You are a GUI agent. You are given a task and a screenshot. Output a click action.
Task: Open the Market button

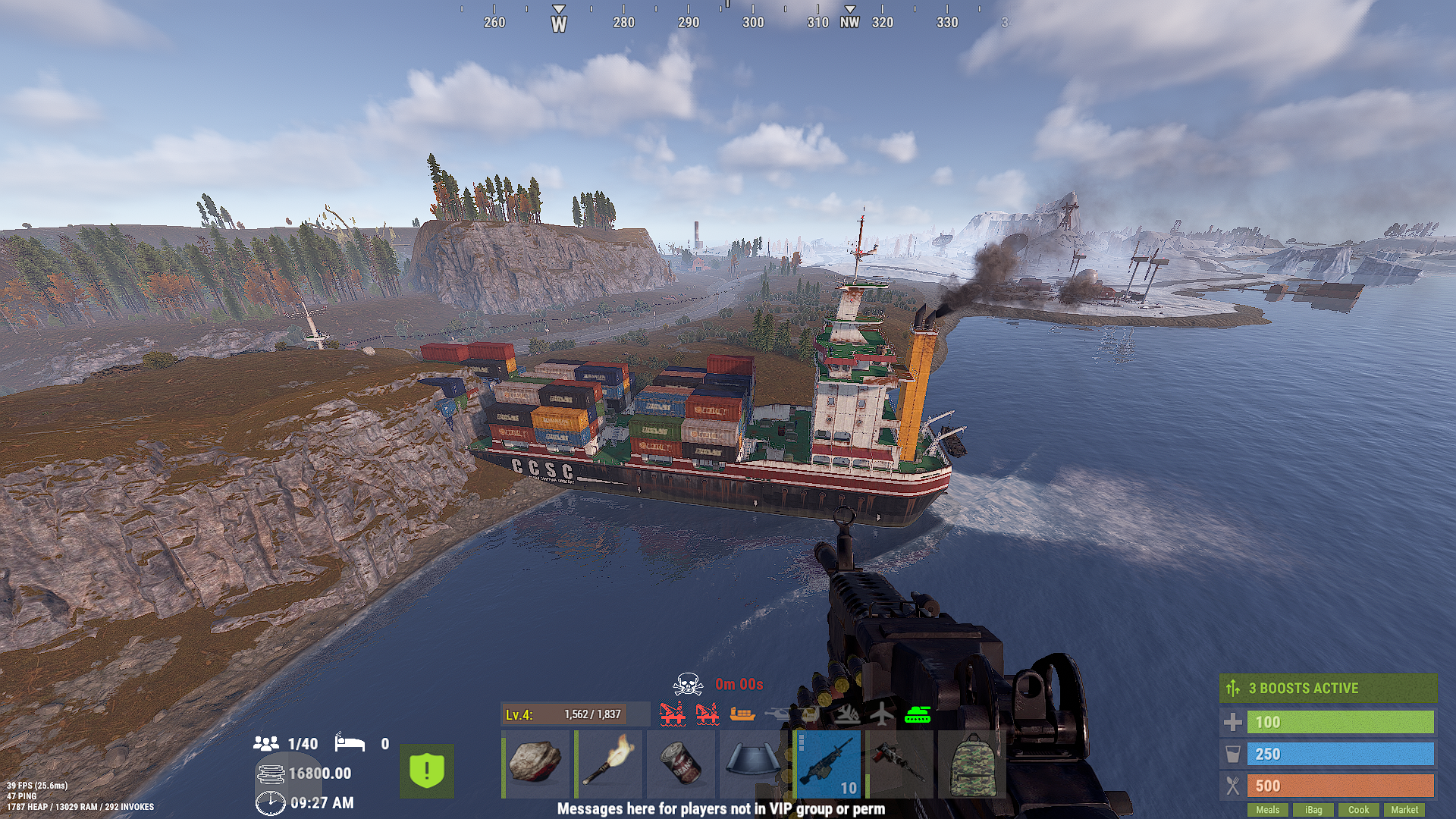tap(1404, 810)
